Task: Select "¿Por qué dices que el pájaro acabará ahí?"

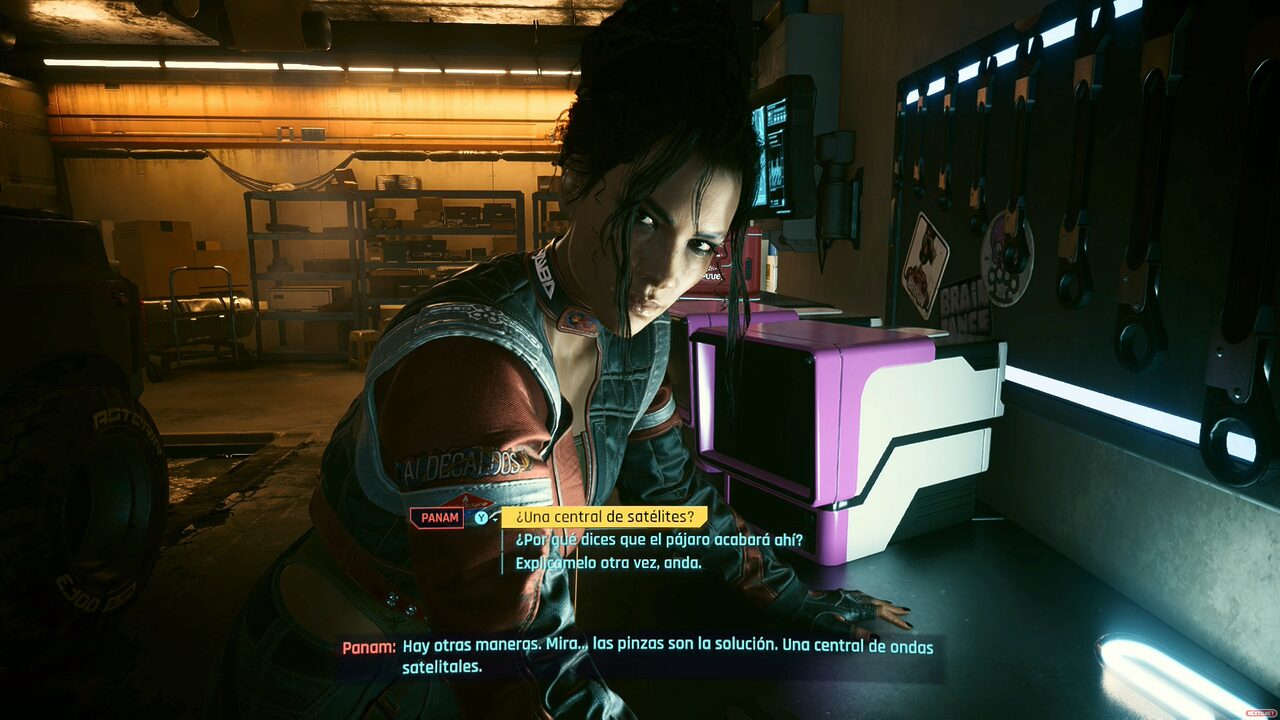Action: tap(659, 540)
